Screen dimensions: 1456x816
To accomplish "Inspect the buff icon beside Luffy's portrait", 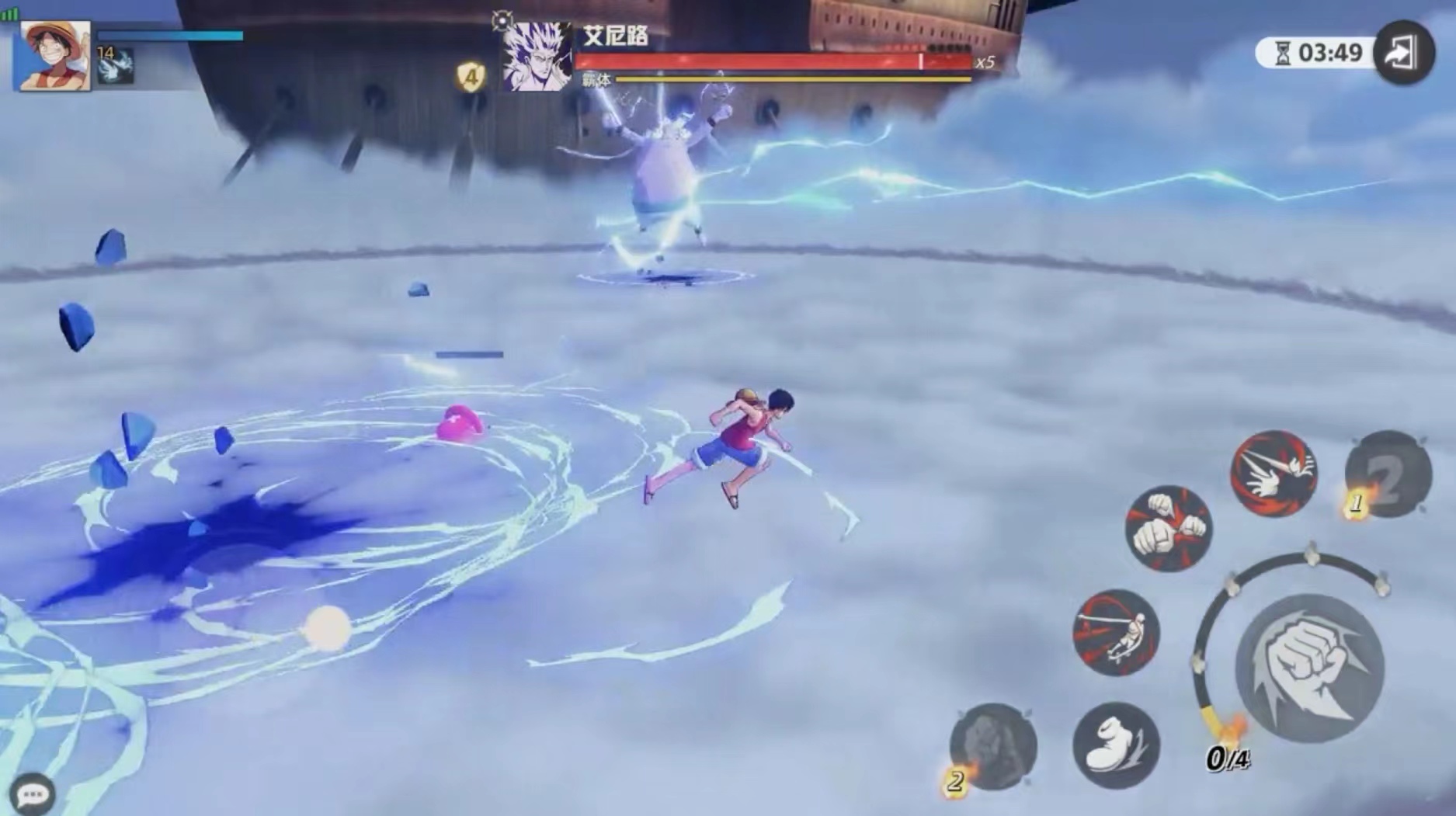I will (116, 66).
